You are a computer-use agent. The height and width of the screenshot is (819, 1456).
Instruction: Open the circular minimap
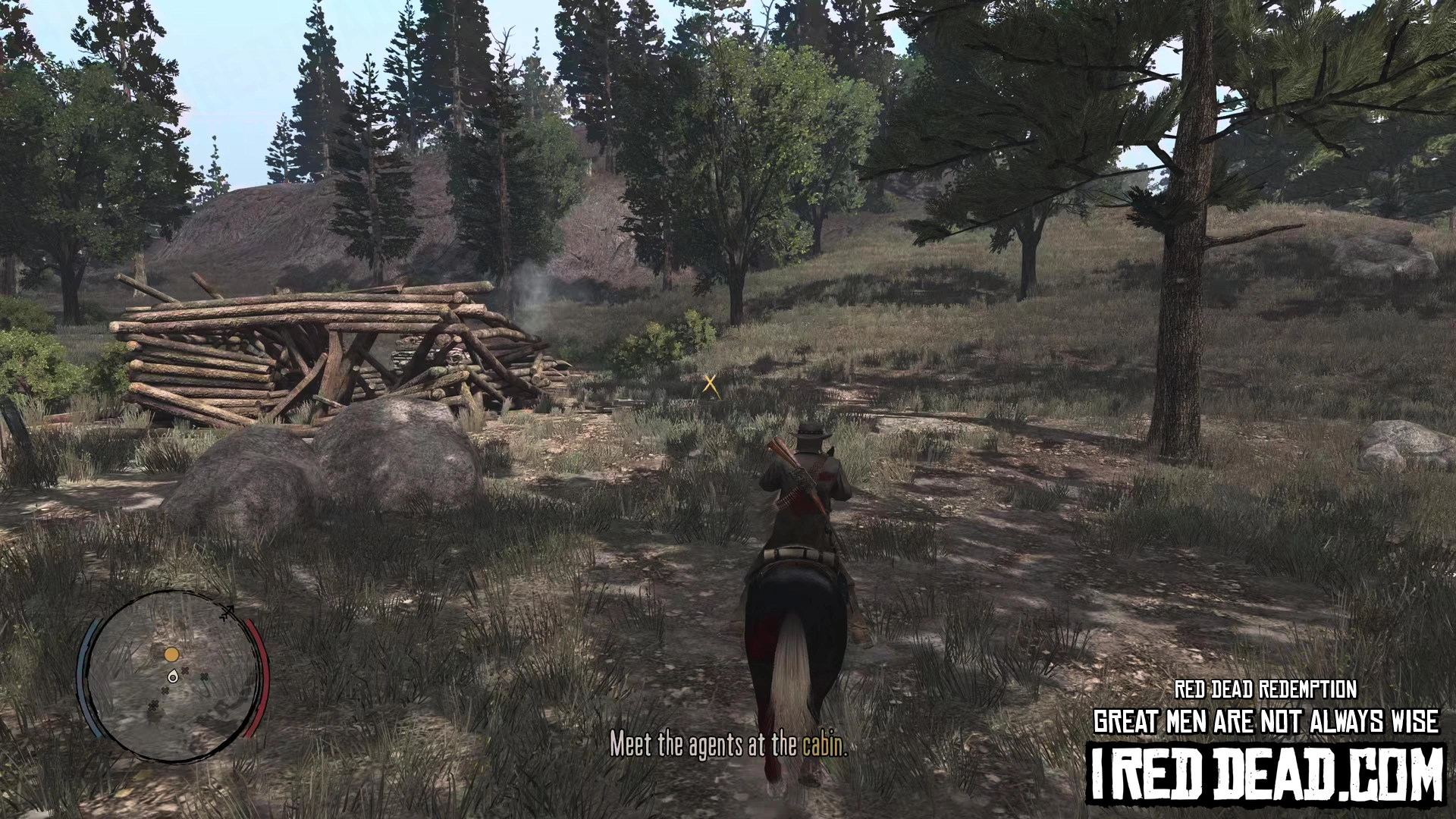point(173,676)
